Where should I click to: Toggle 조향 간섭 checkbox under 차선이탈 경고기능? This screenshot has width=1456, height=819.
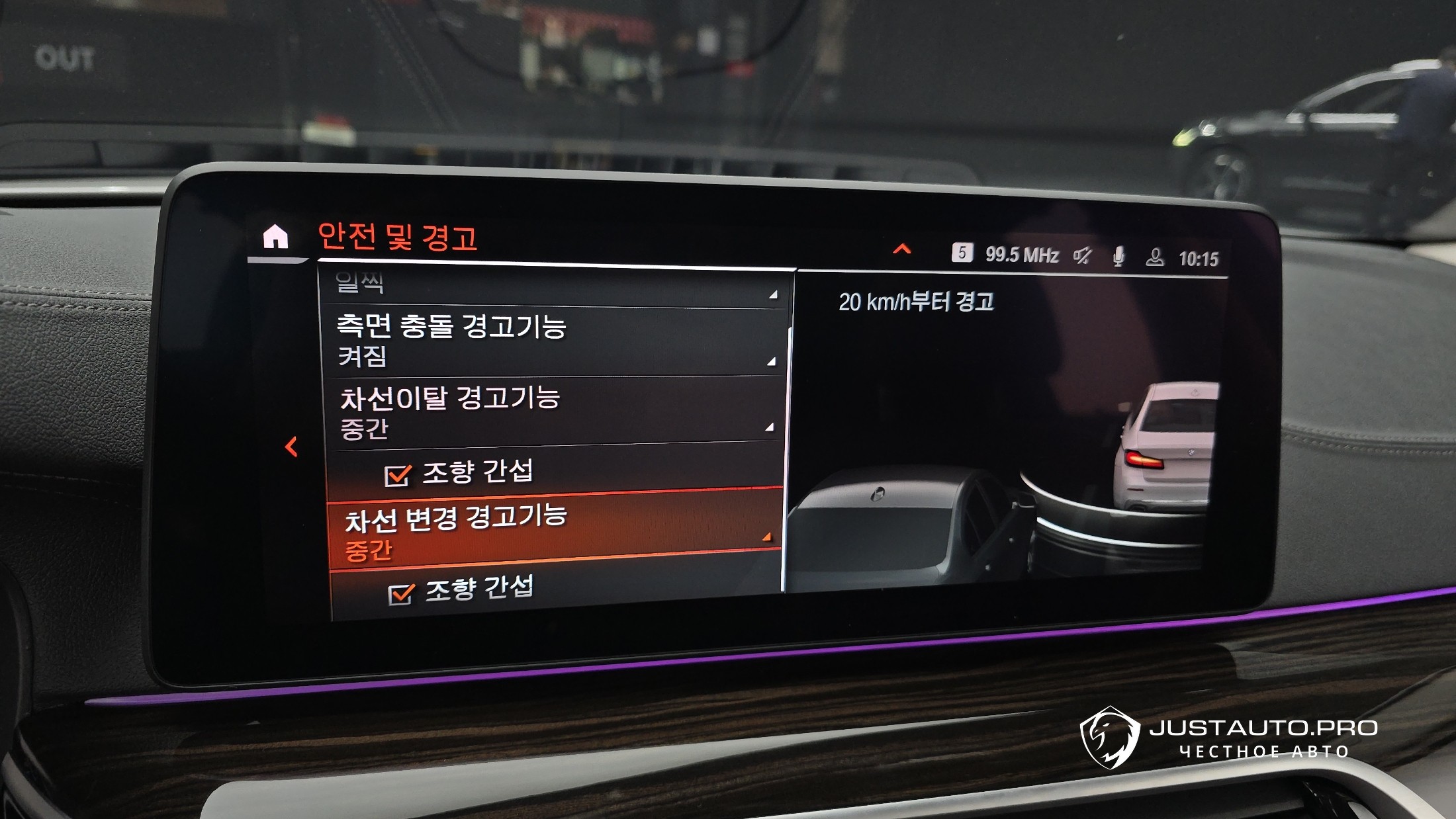click(x=397, y=475)
